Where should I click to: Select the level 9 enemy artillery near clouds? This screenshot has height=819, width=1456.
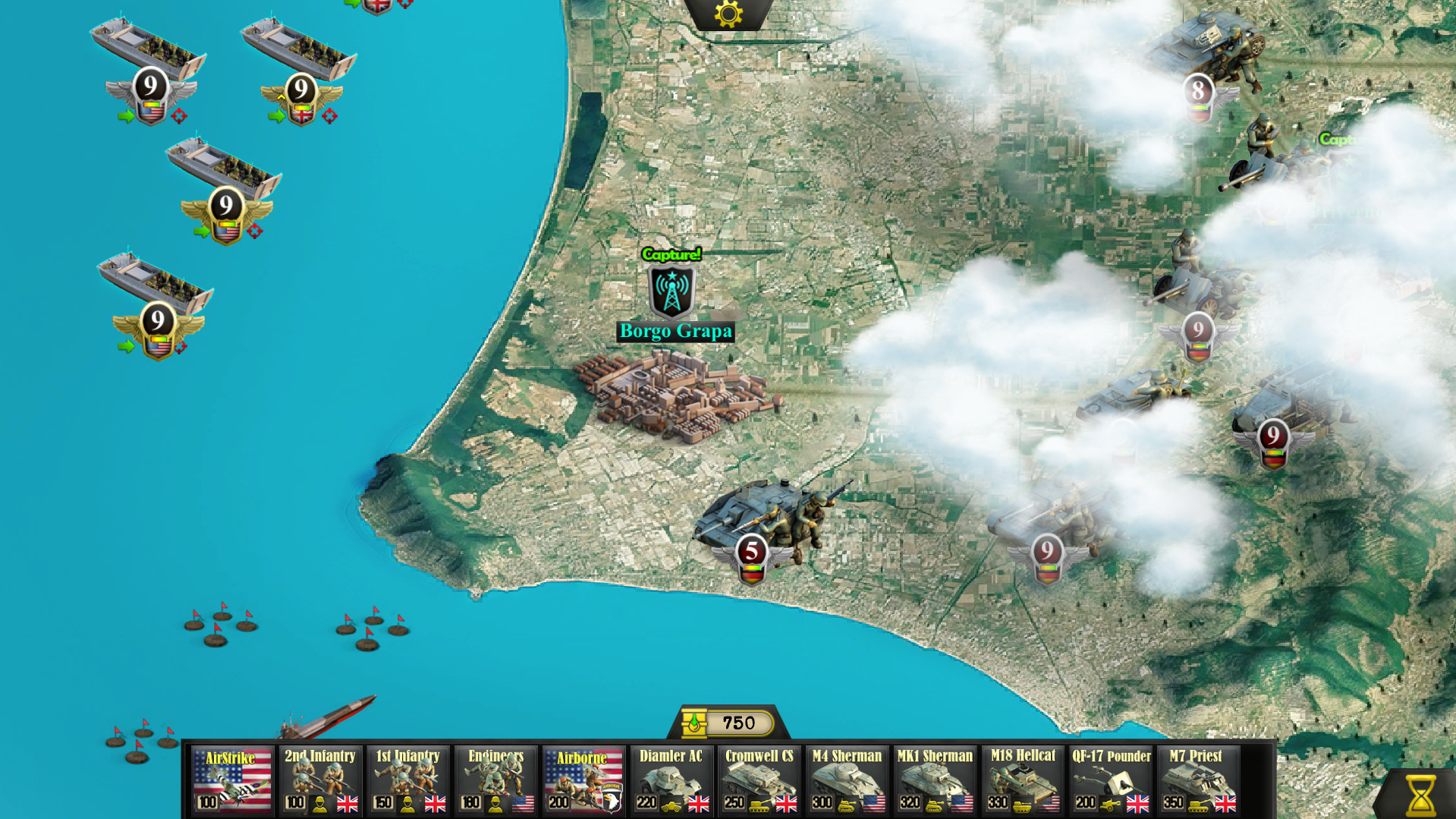(x=1197, y=330)
